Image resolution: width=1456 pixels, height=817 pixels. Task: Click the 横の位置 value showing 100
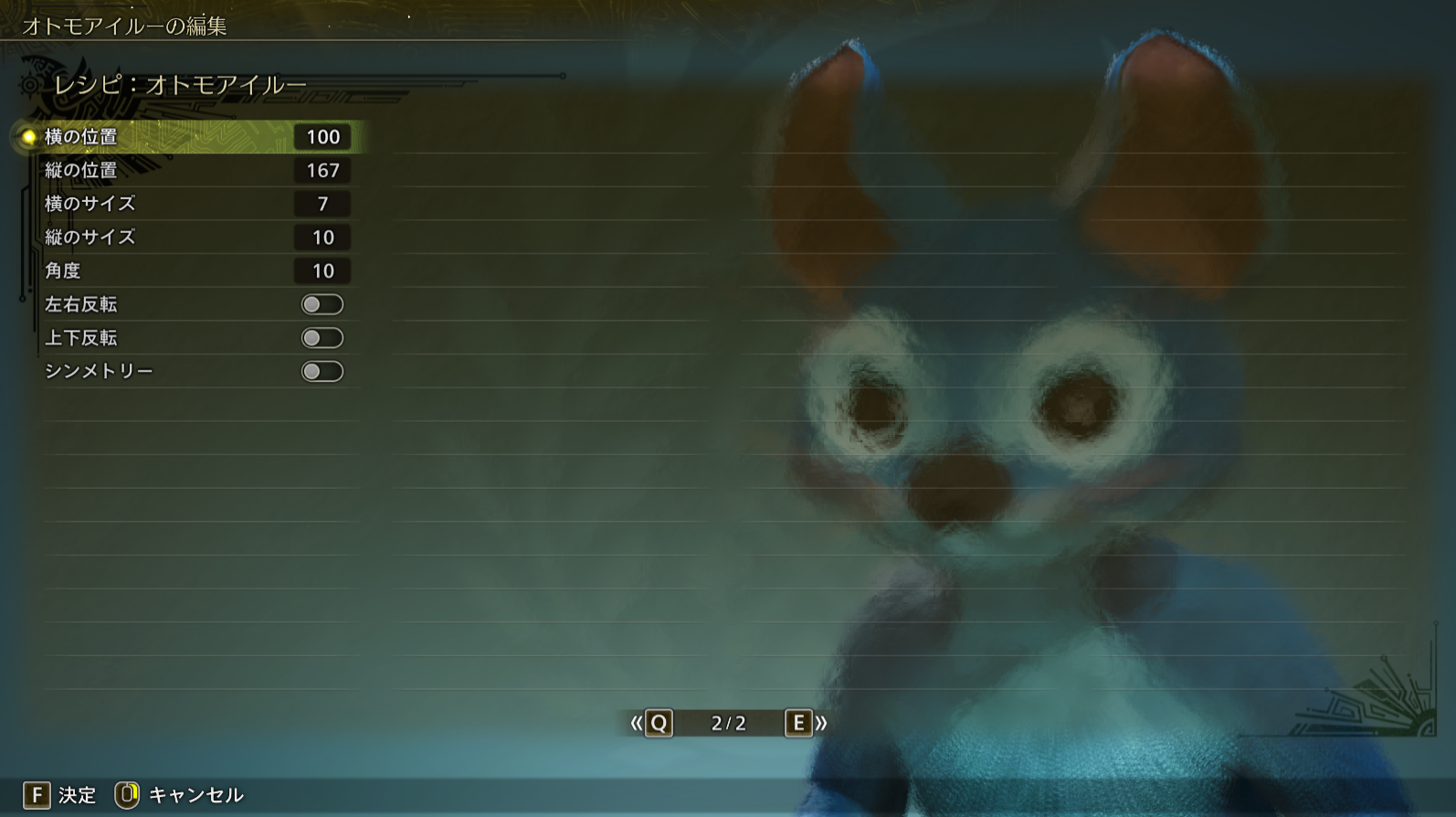[x=322, y=137]
